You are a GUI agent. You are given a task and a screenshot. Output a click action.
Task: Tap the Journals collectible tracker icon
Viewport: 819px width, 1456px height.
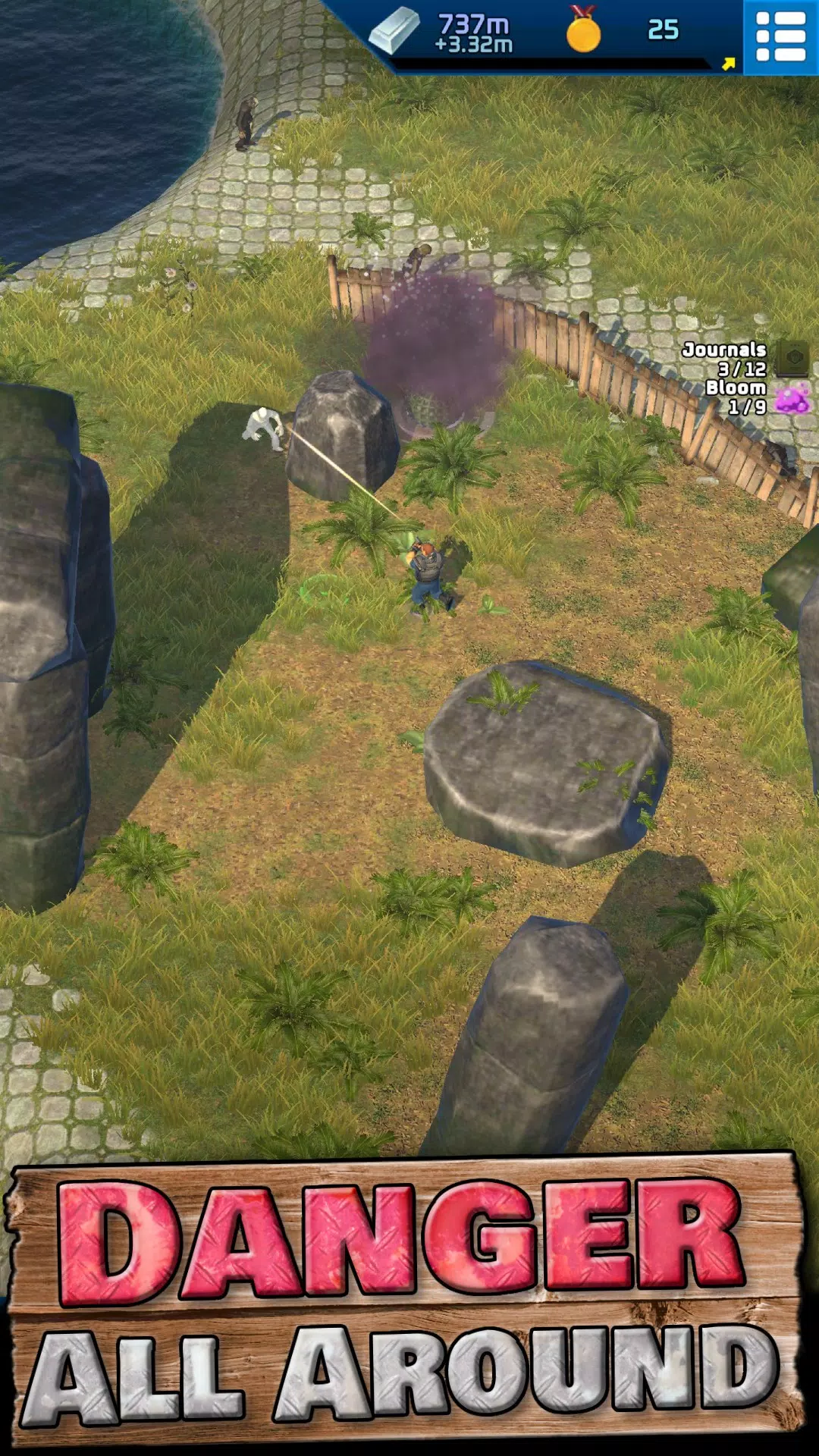[x=794, y=356]
